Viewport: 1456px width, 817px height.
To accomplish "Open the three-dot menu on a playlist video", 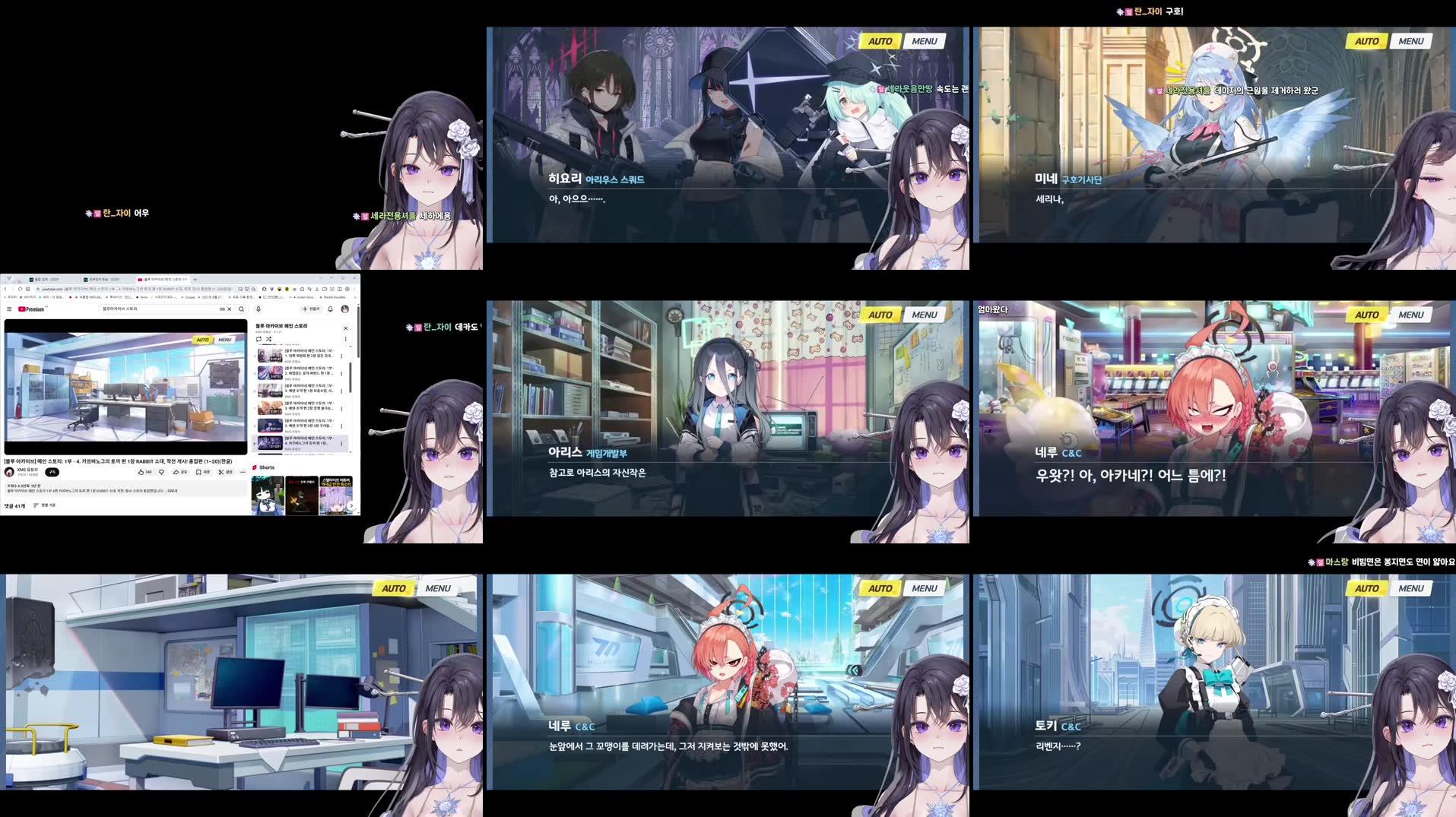I will 341,356.
